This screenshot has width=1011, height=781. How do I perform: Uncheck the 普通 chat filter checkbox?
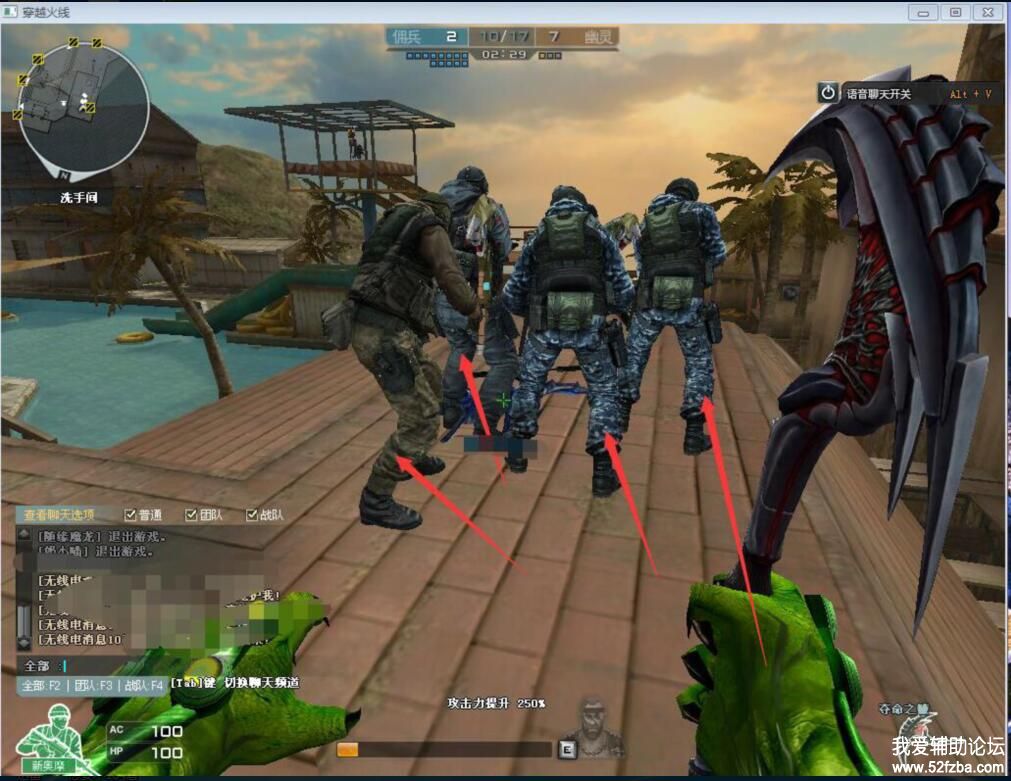132,515
